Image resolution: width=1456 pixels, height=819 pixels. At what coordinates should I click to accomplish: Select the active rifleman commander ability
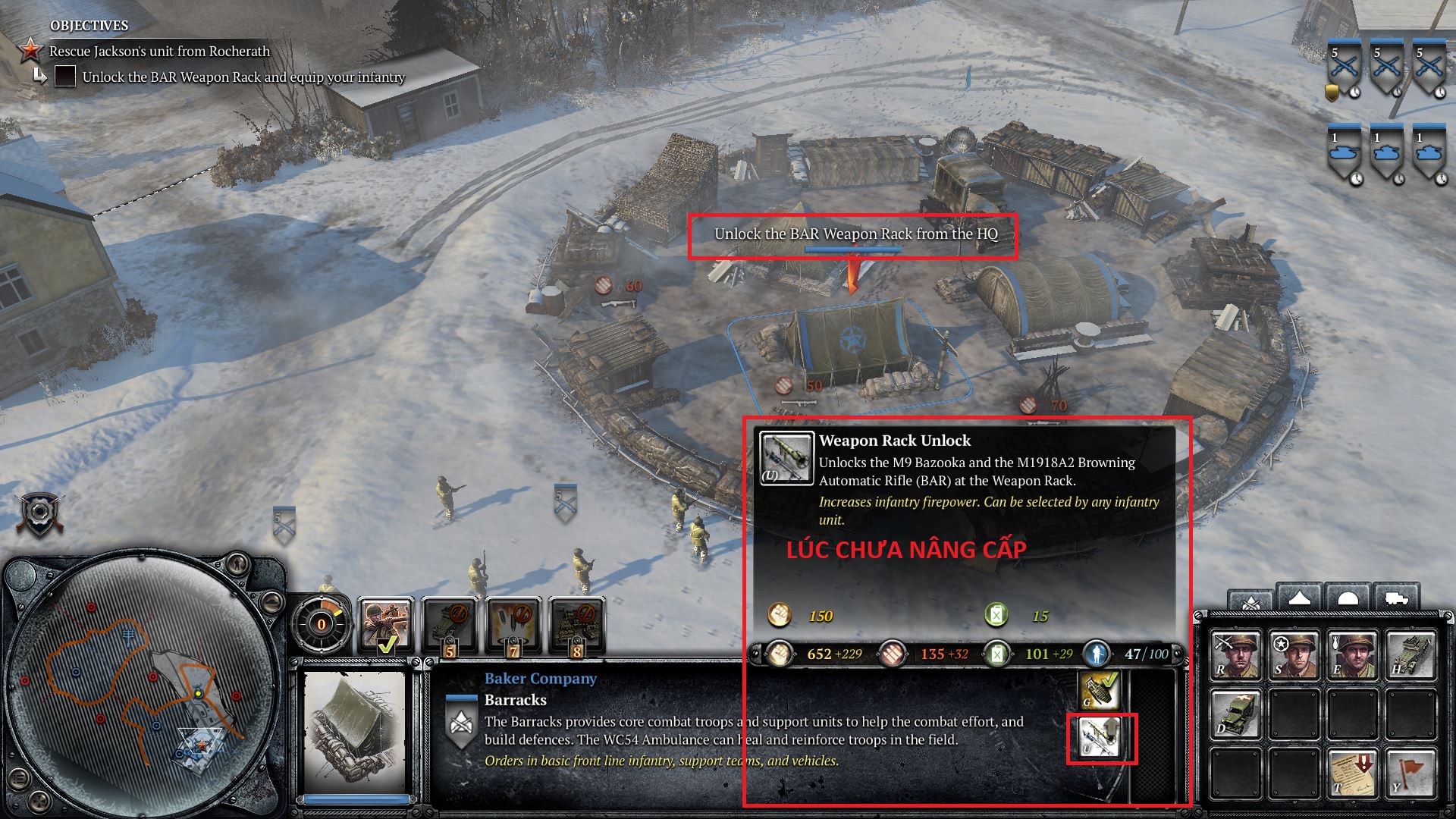click(384, 626)
